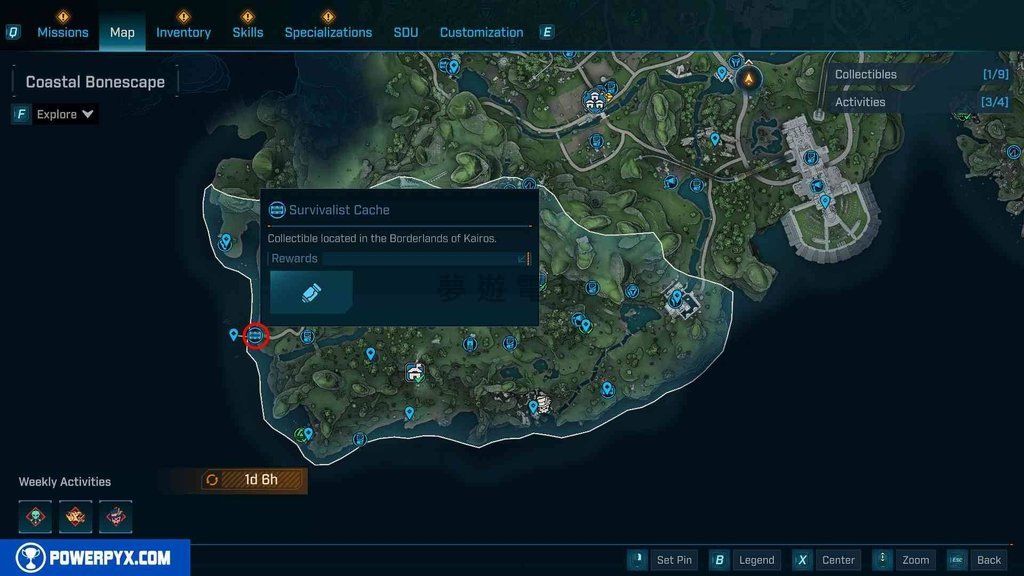Click the Survivalist Cache reward item tile

(x=311, y=292)
